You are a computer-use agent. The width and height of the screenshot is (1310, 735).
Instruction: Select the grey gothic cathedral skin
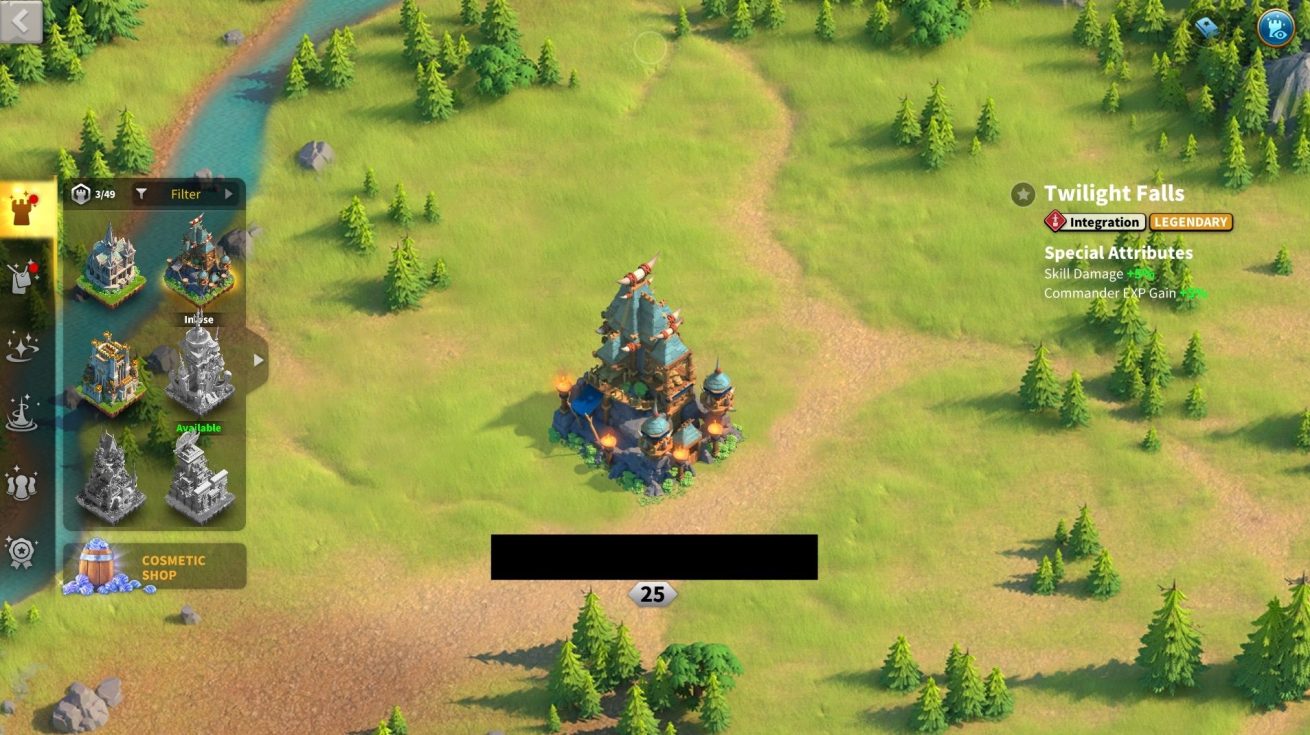coord(109,480)
